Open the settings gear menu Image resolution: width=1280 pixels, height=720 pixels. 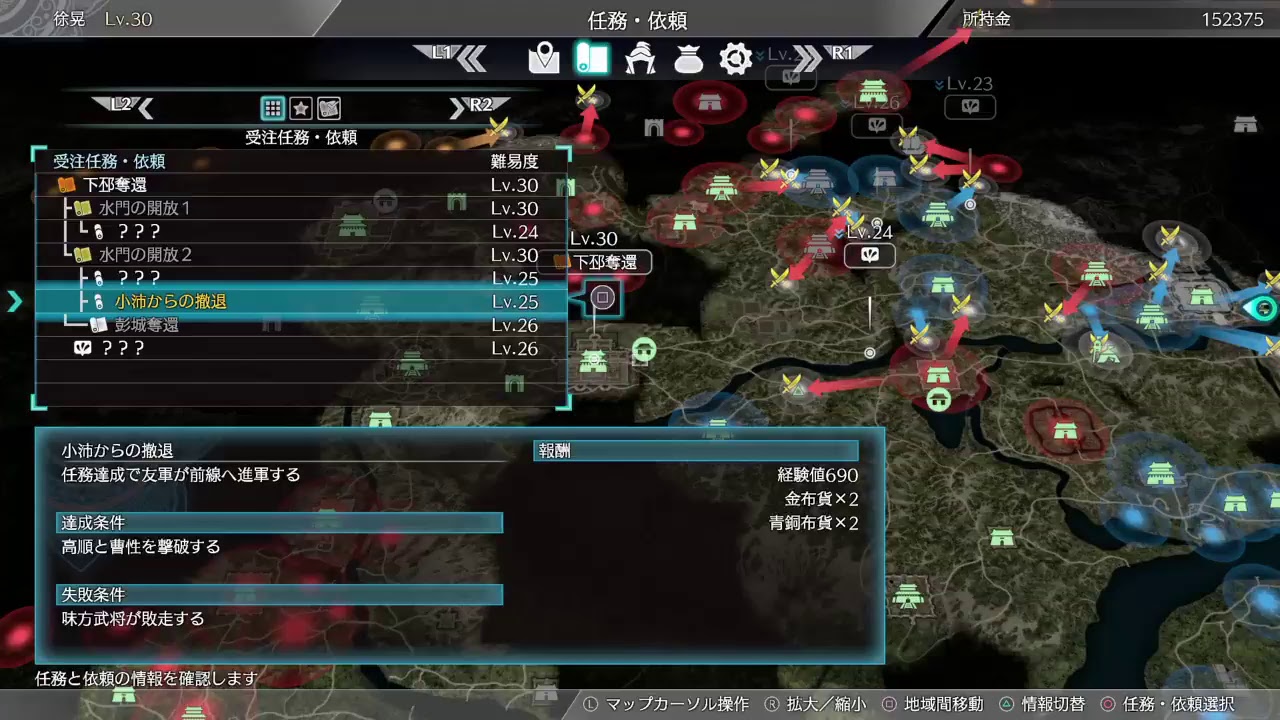[x=736, y=58]
